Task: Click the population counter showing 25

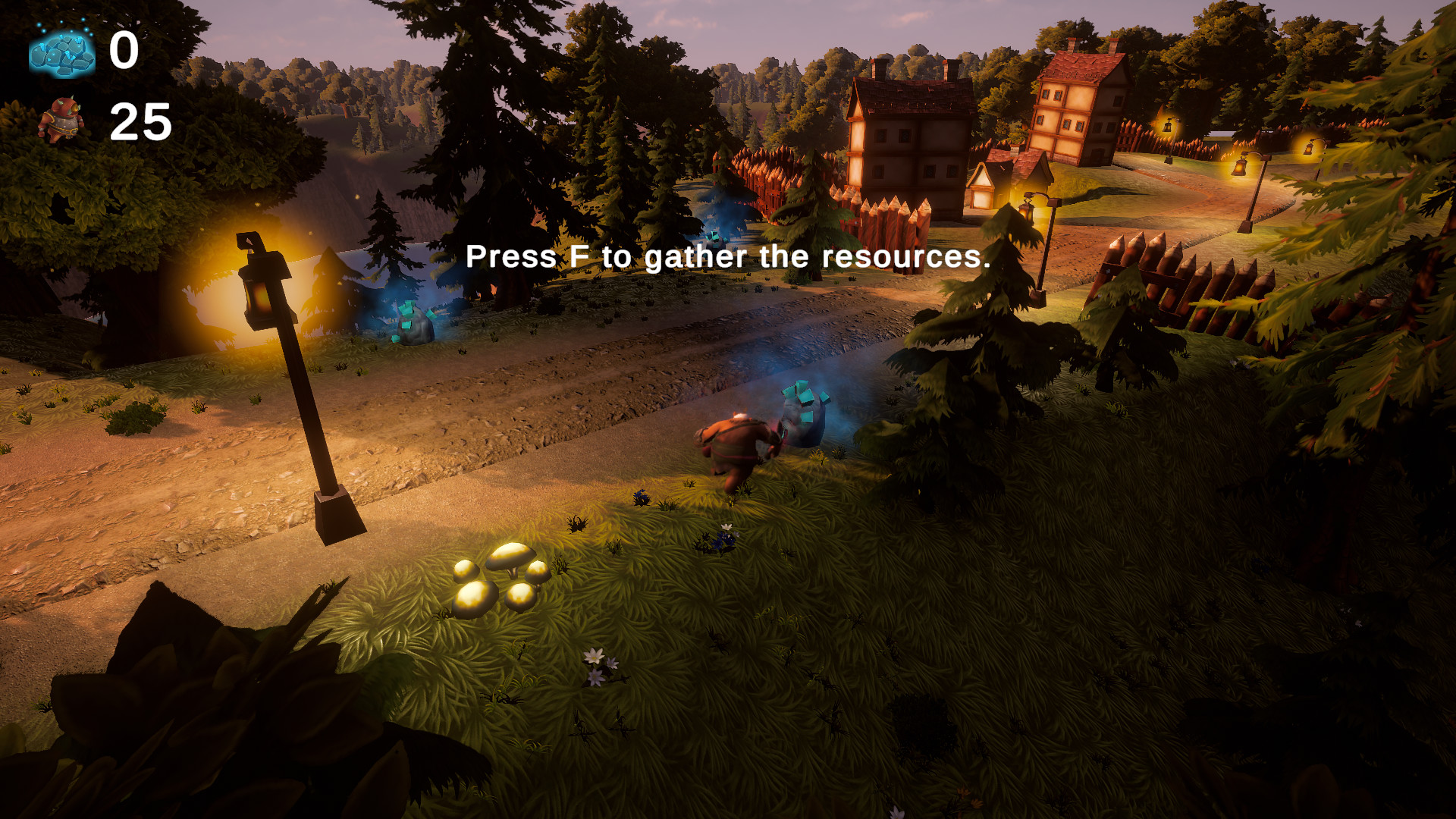Action: click(139, 121)
